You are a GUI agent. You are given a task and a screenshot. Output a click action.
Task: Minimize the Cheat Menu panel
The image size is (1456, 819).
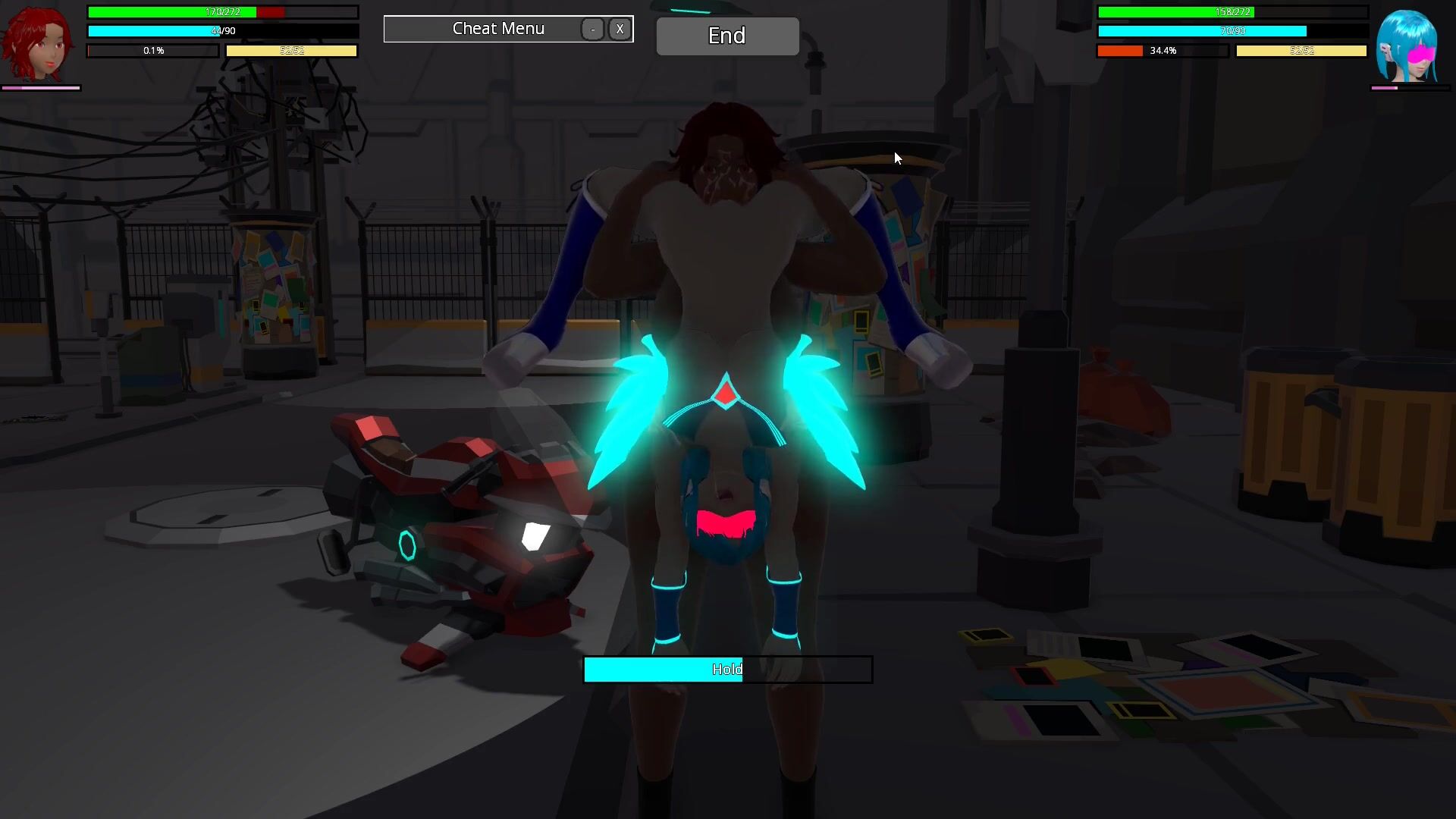point(592,29)
